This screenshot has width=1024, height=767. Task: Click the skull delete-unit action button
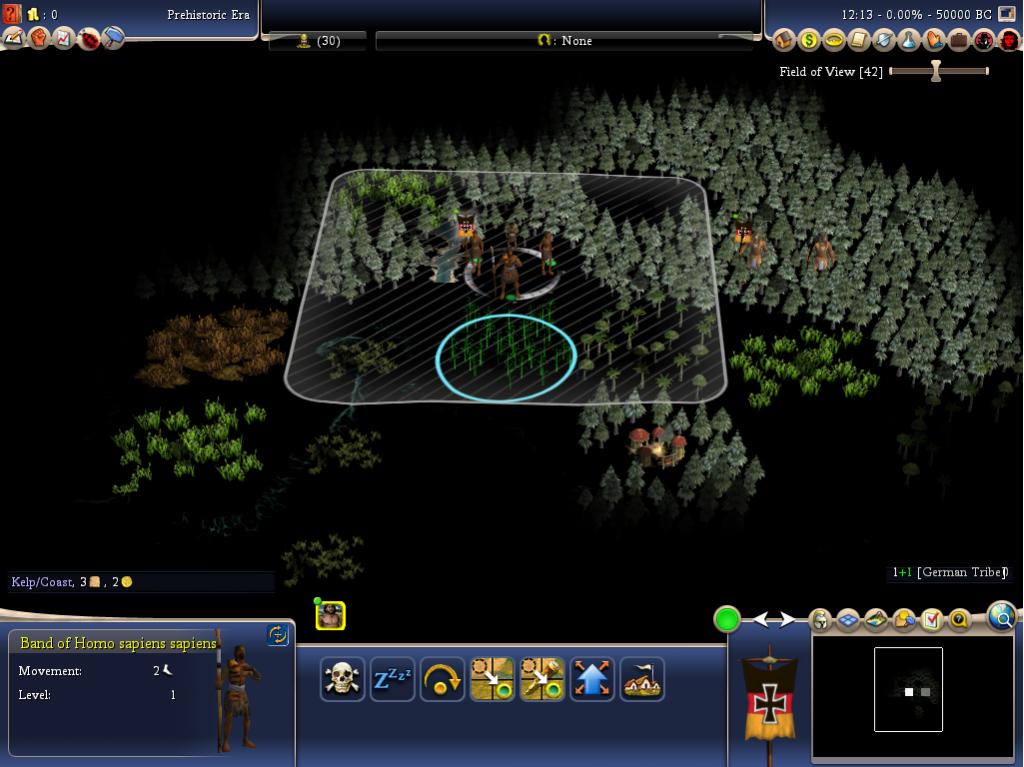click(342, 680)
